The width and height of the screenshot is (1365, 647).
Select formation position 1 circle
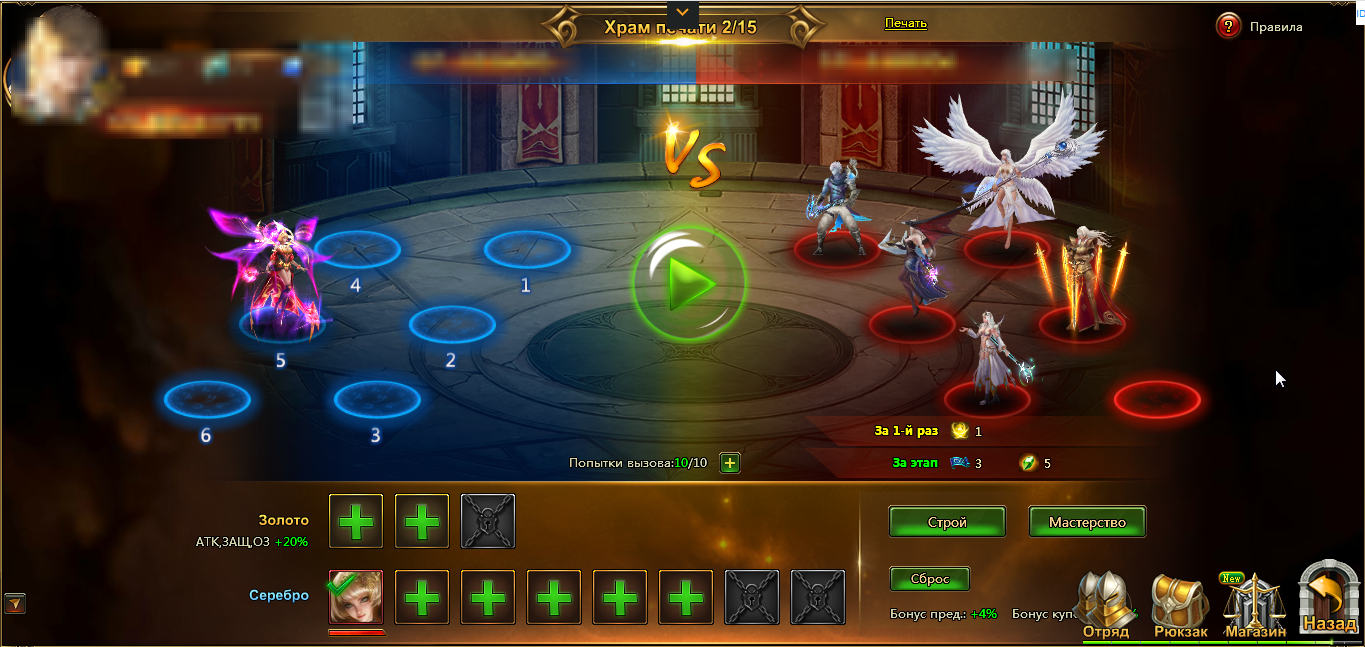tap(527, 249)
